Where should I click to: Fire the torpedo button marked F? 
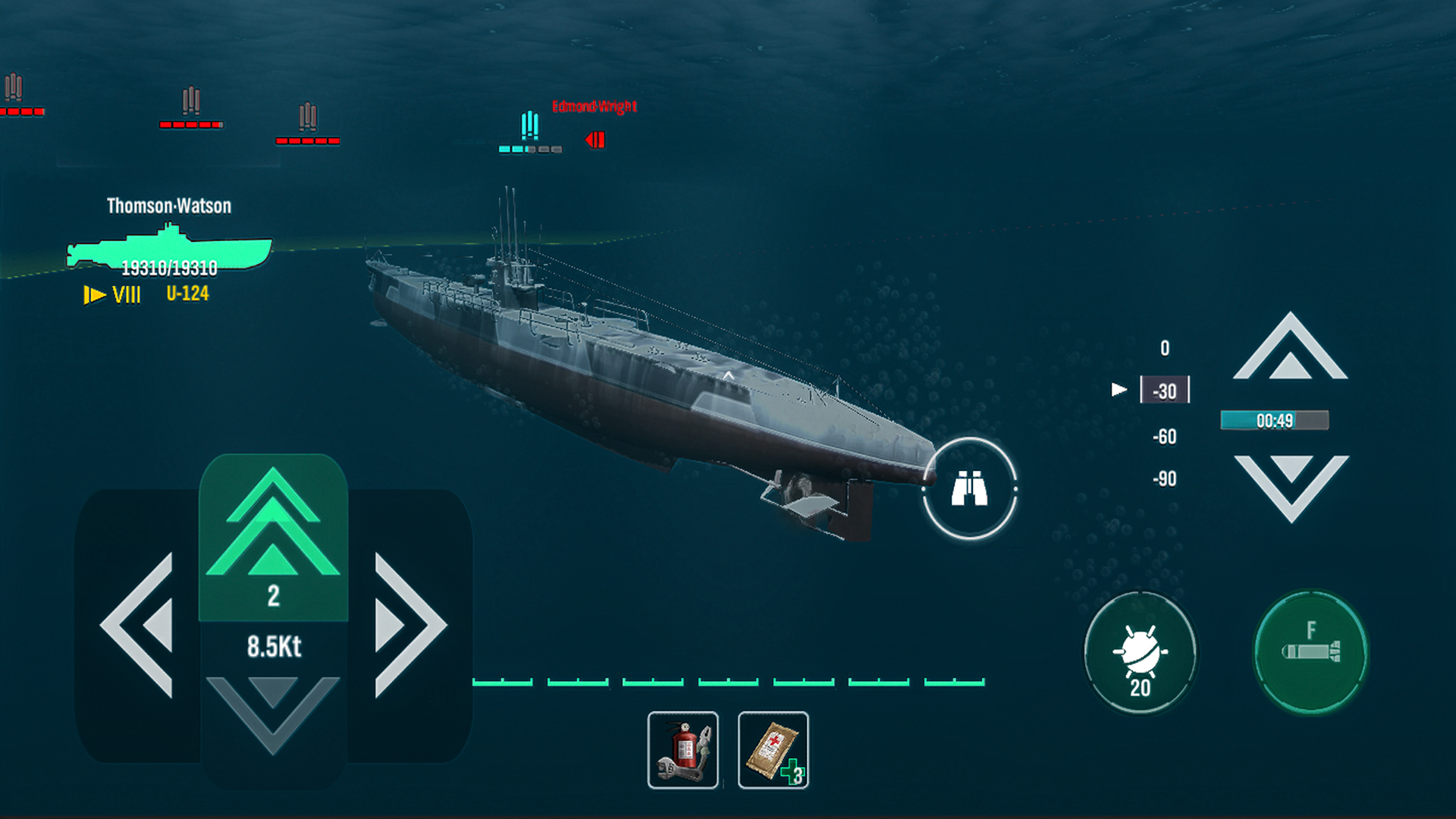tap(1310, 652)
